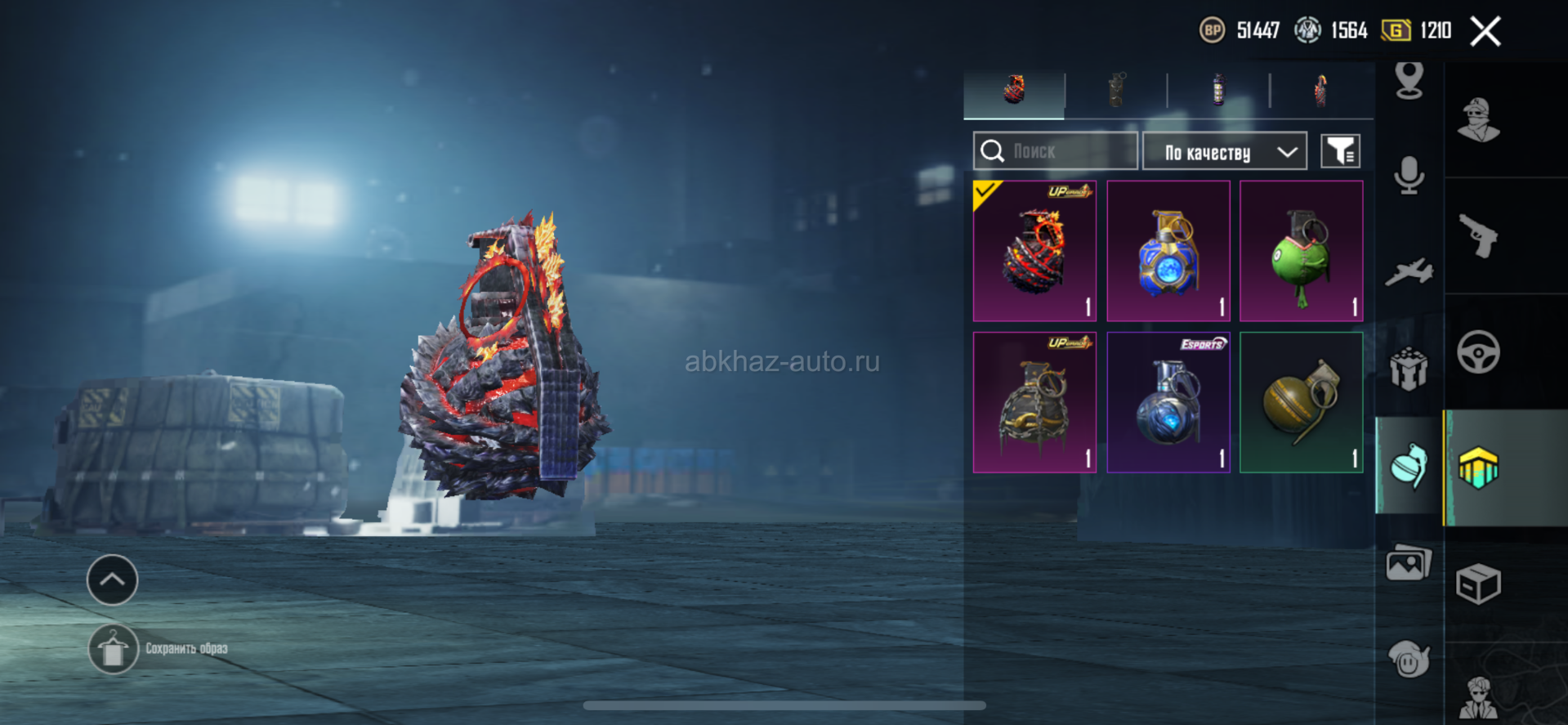Save the outfit with Сохранить образ
Screen dimensions: 1568x725
pos(114,650)
